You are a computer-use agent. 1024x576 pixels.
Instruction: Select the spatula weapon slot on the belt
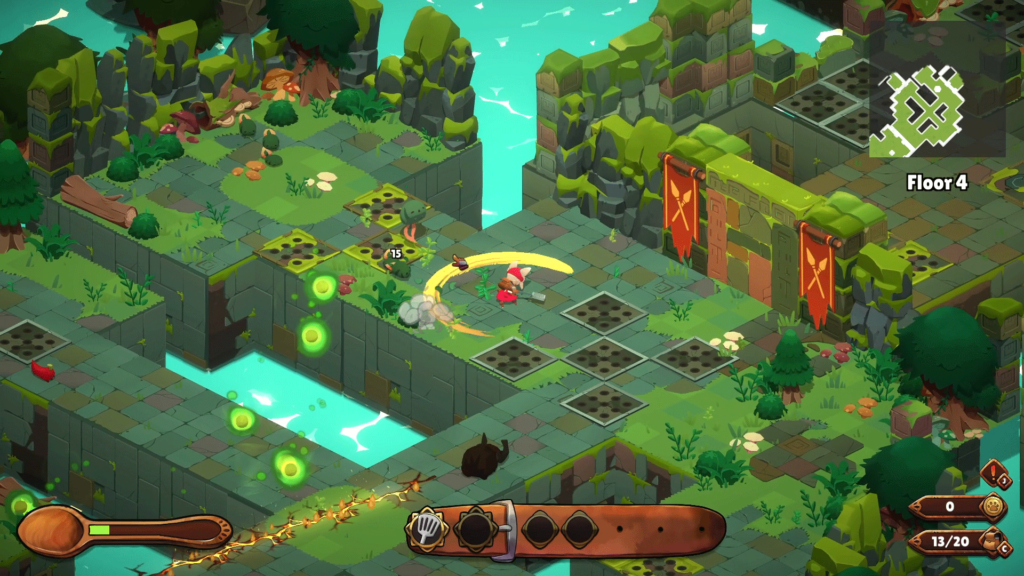coord(427,527)
